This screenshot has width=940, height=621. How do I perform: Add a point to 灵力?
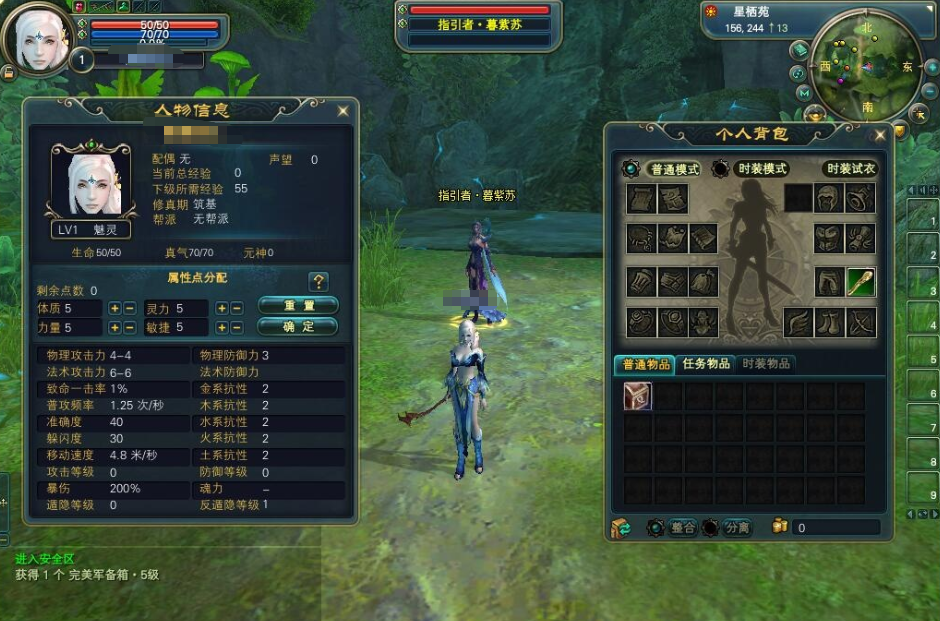222,309
